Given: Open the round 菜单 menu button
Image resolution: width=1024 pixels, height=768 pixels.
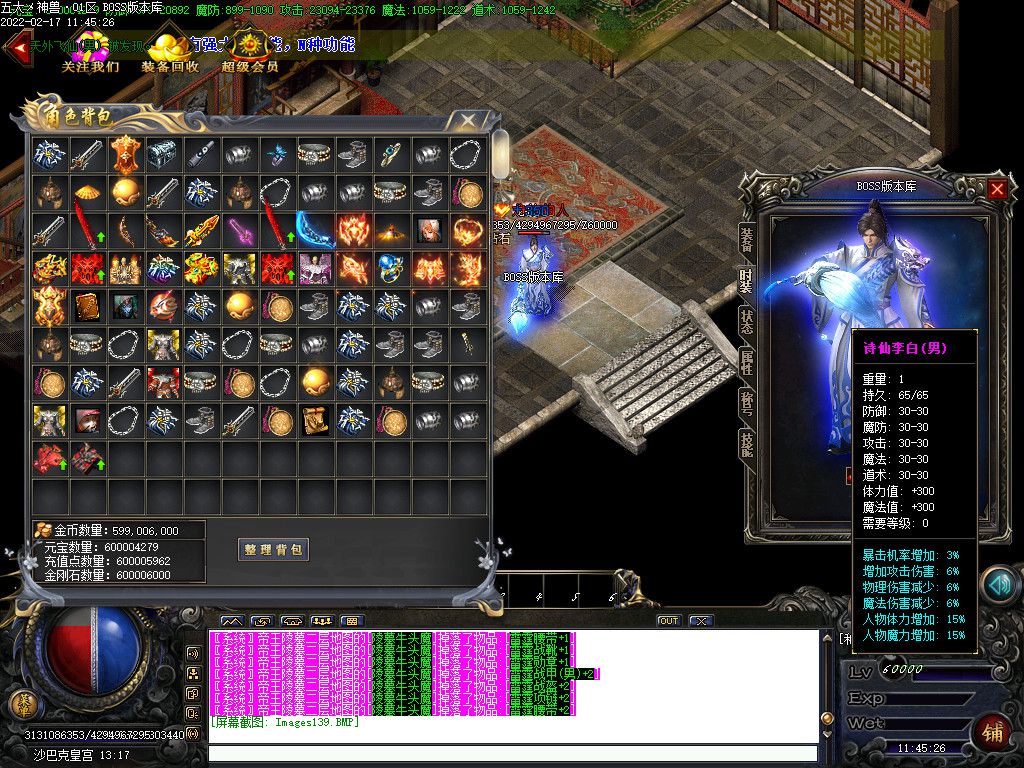Looking at the screenshot, I should pos(22,704).
